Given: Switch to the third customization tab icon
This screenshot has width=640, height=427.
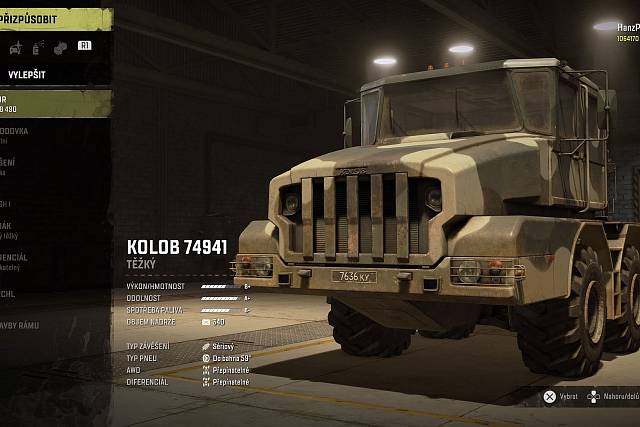Looking at the screenshot, I should point(60,47).
